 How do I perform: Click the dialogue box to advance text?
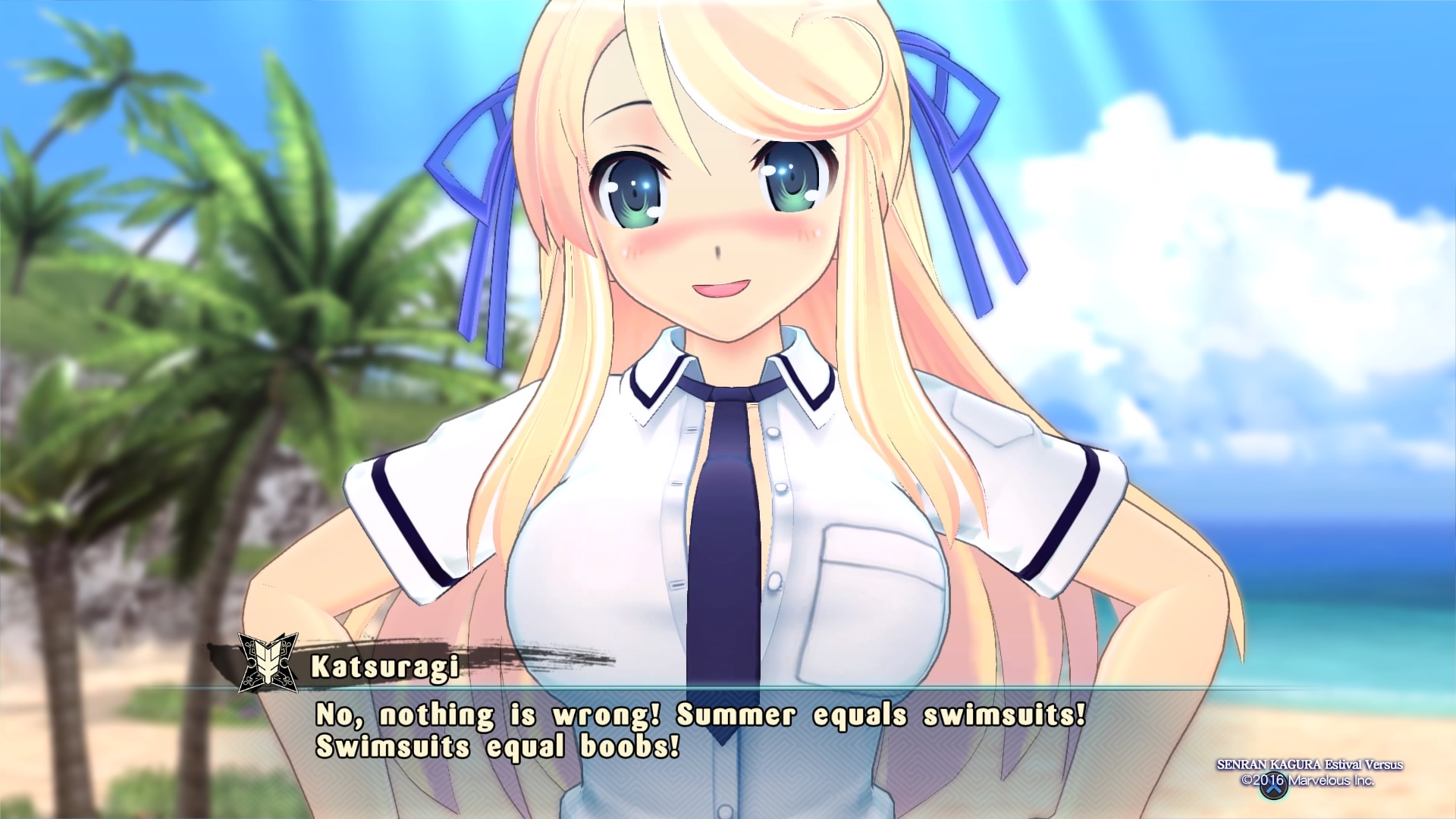[x=728, y=758]
